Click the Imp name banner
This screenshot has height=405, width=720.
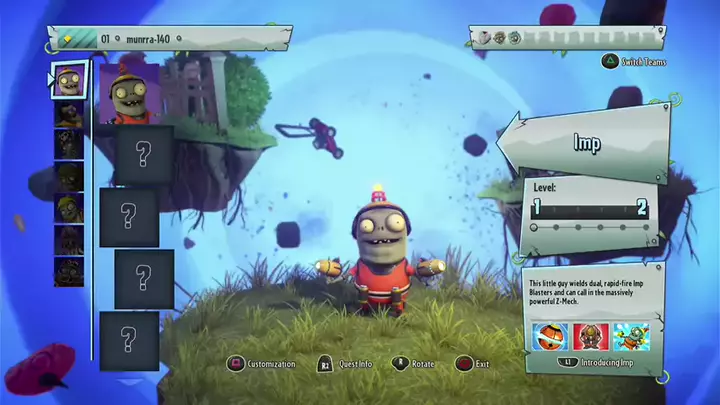click(587, 143)
